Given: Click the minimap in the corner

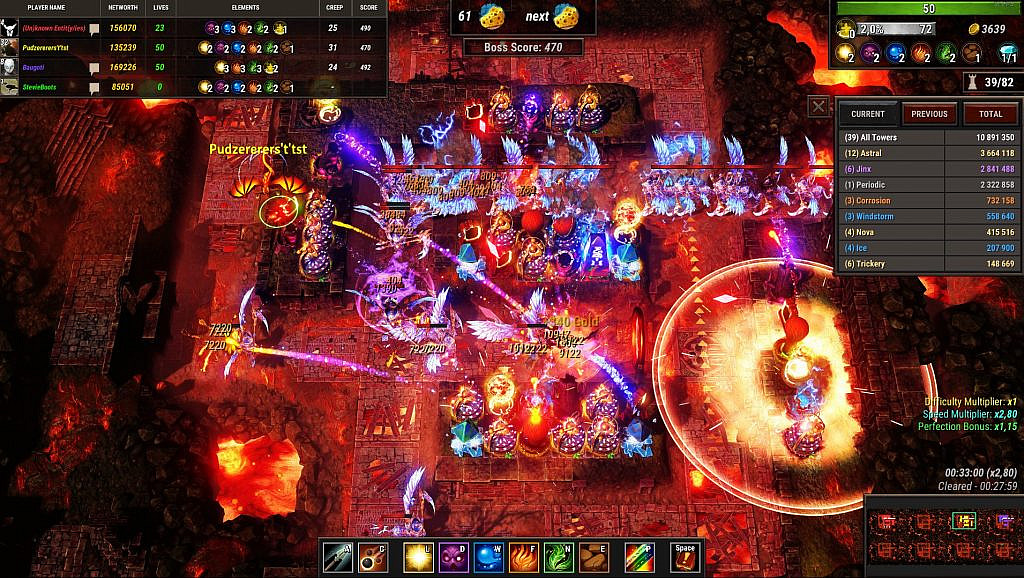Looking at the screenshot, I should tap(942, 535).
